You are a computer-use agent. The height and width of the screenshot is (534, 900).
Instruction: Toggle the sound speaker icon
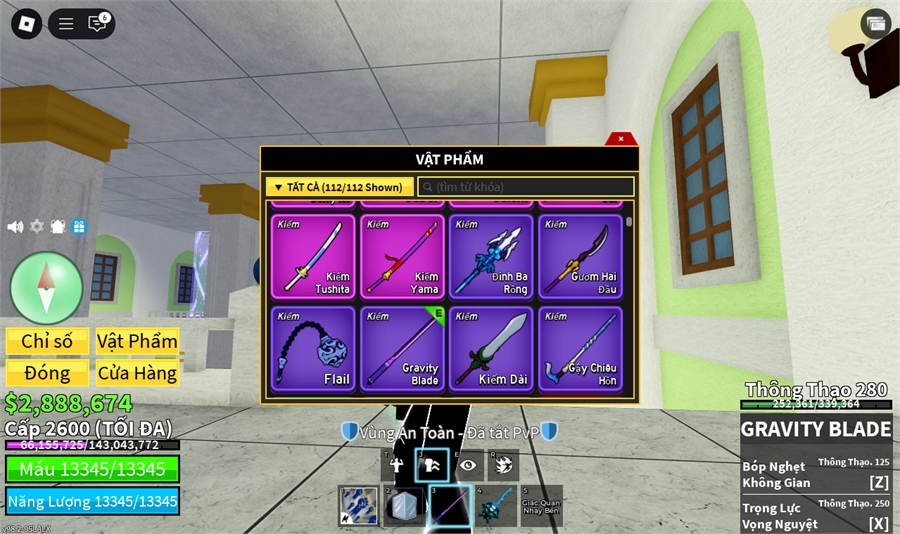coord(15,227)
